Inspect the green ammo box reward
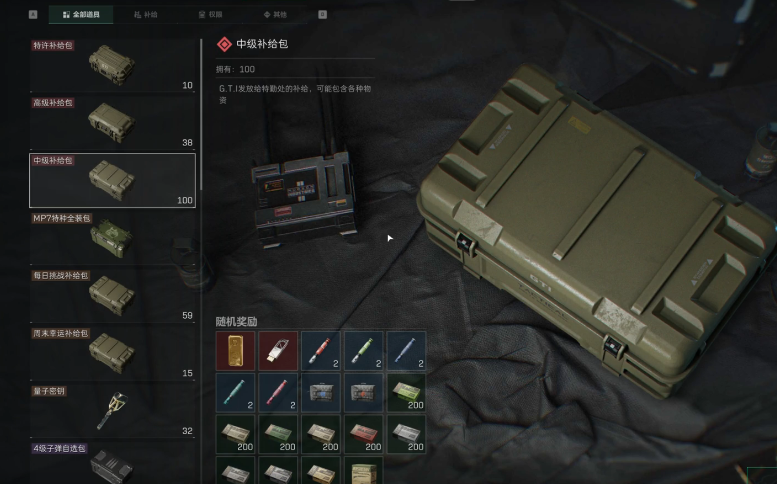The height and width of the screenshot is (484, 777). [x=406, y=393]
